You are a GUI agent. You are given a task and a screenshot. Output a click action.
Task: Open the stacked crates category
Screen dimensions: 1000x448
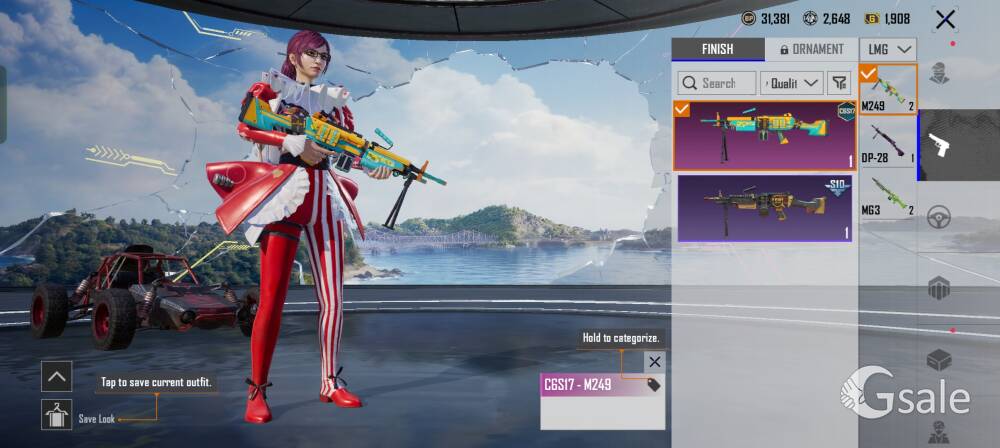[x=939, y=288]
